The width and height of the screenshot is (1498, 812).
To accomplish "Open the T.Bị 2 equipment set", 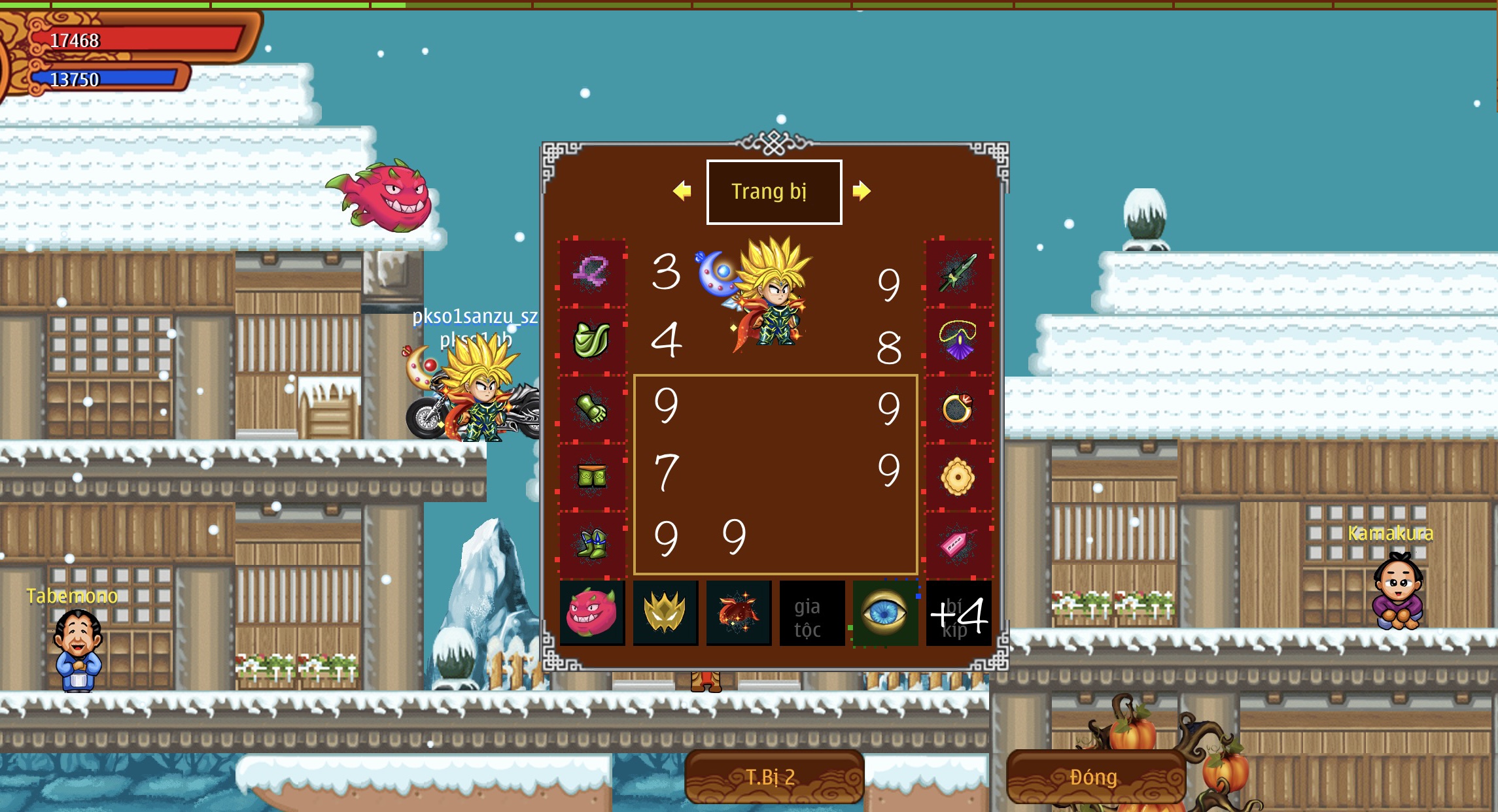I will (x=774, y=777).
